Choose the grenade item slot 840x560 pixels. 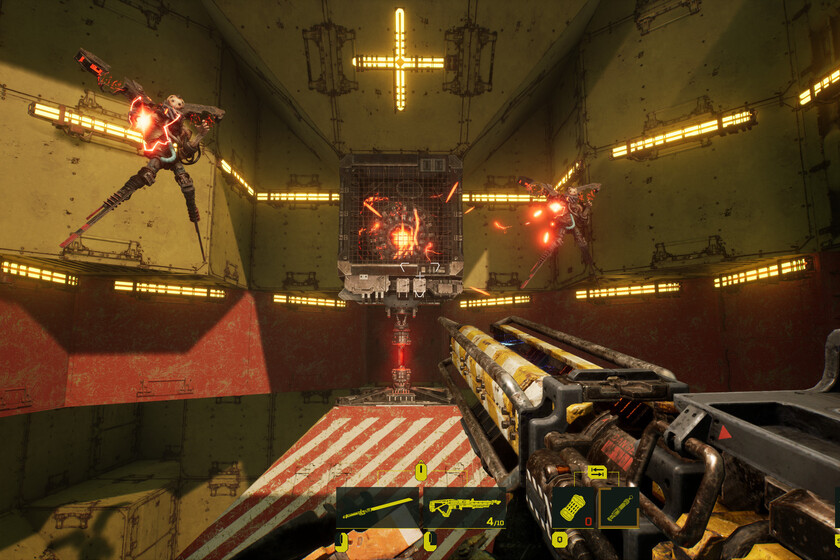point(574,507)
